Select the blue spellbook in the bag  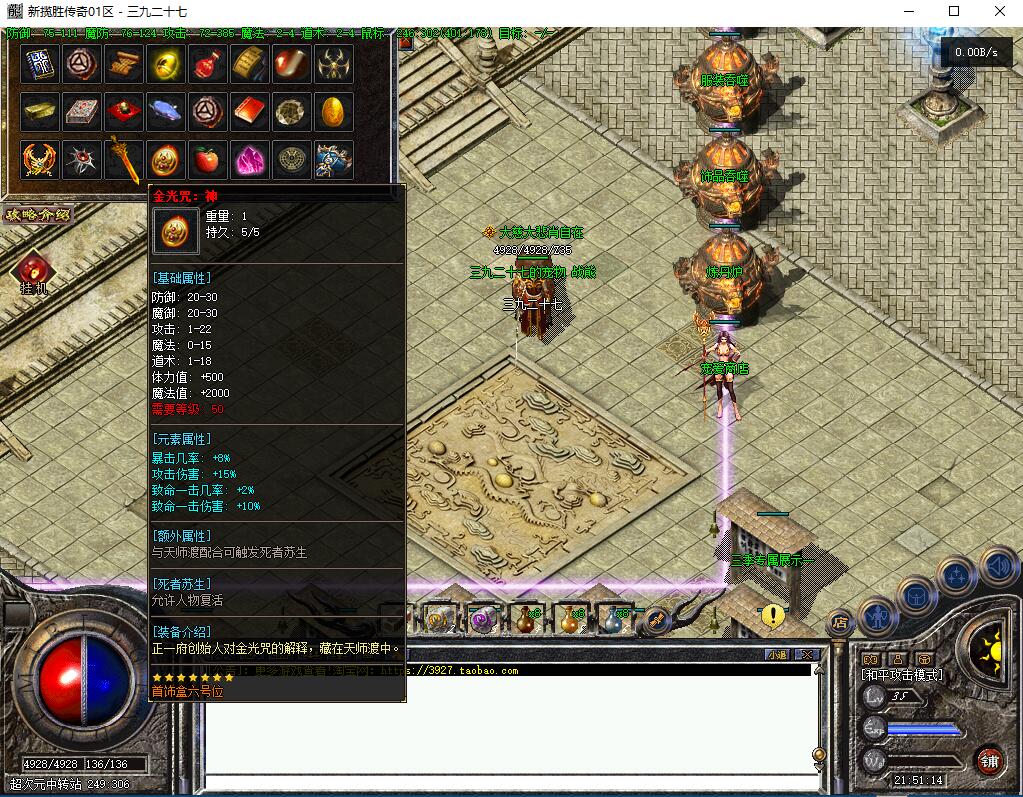(x=39, y=65)
